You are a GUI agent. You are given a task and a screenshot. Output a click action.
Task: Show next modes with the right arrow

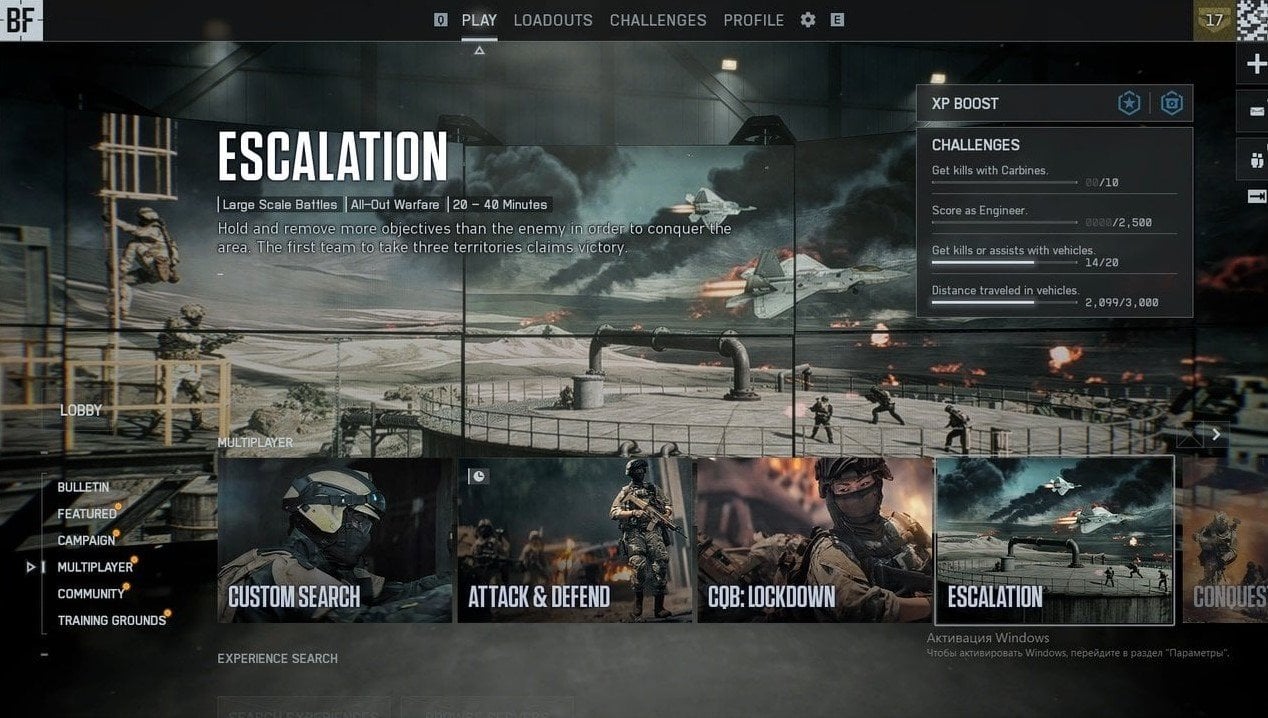(x=1216, y=434)
